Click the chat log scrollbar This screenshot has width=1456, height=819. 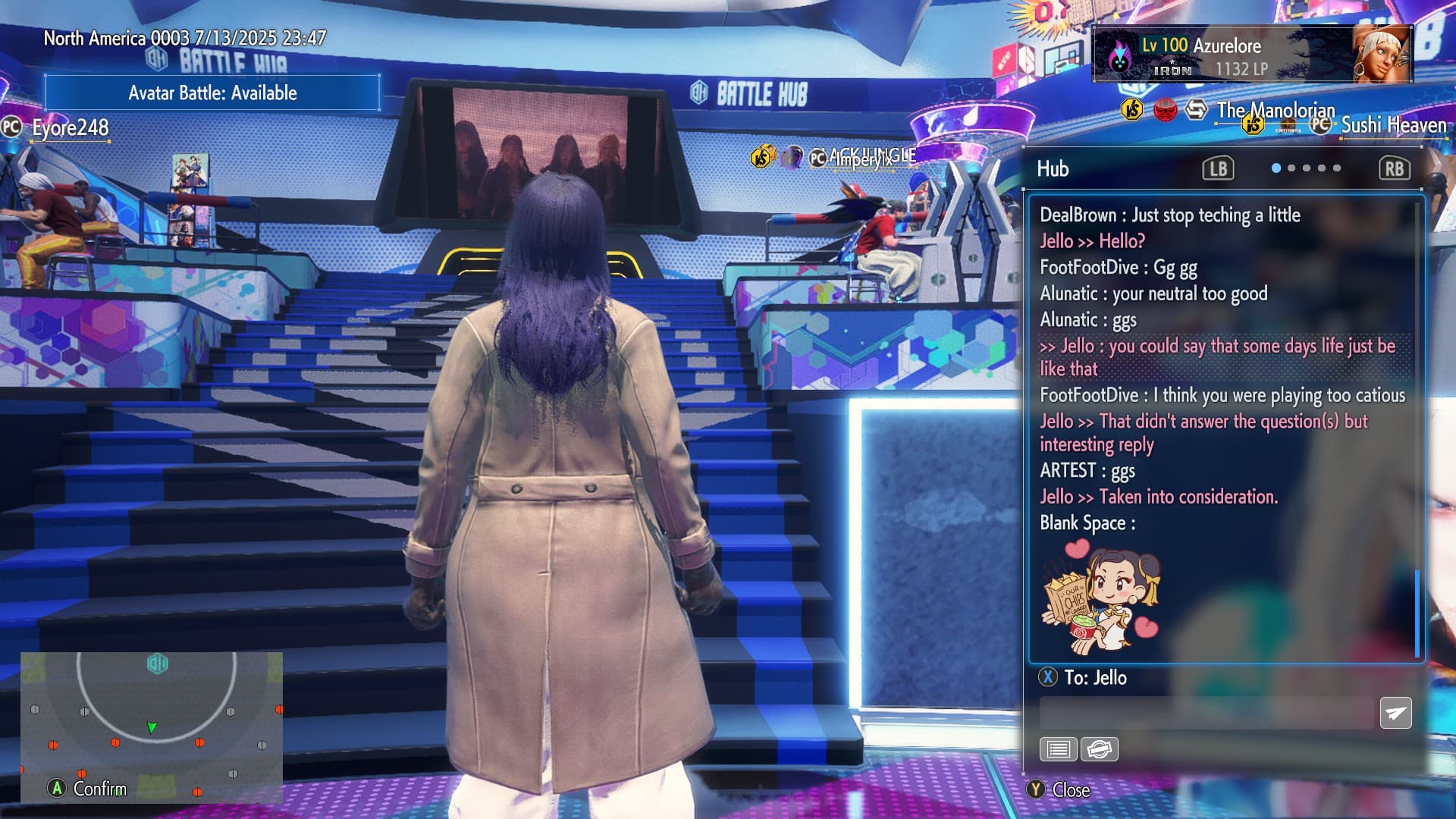pos(1417,613)
